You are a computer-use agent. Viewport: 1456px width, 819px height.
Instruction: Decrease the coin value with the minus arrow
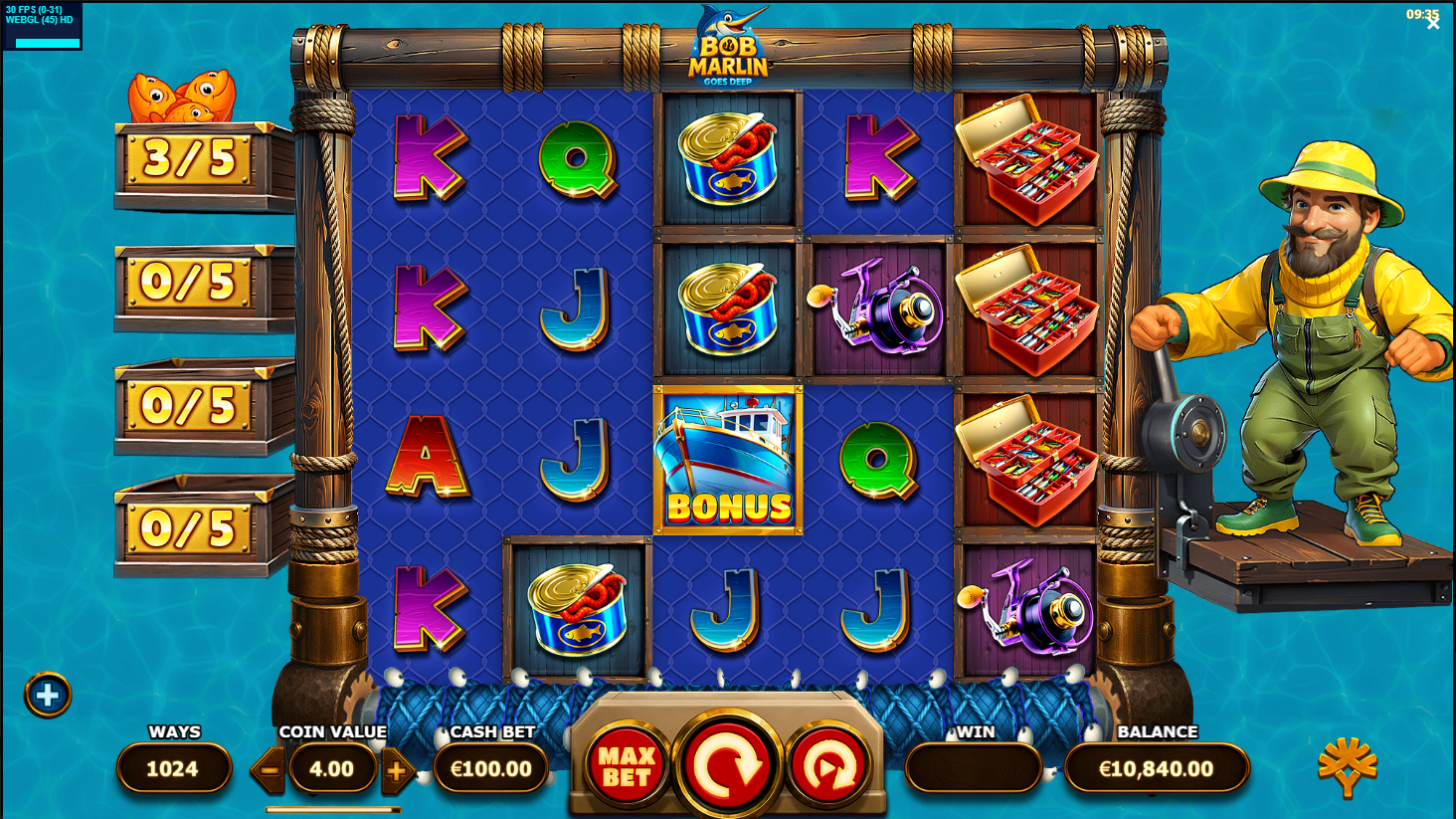coord(268,770)
